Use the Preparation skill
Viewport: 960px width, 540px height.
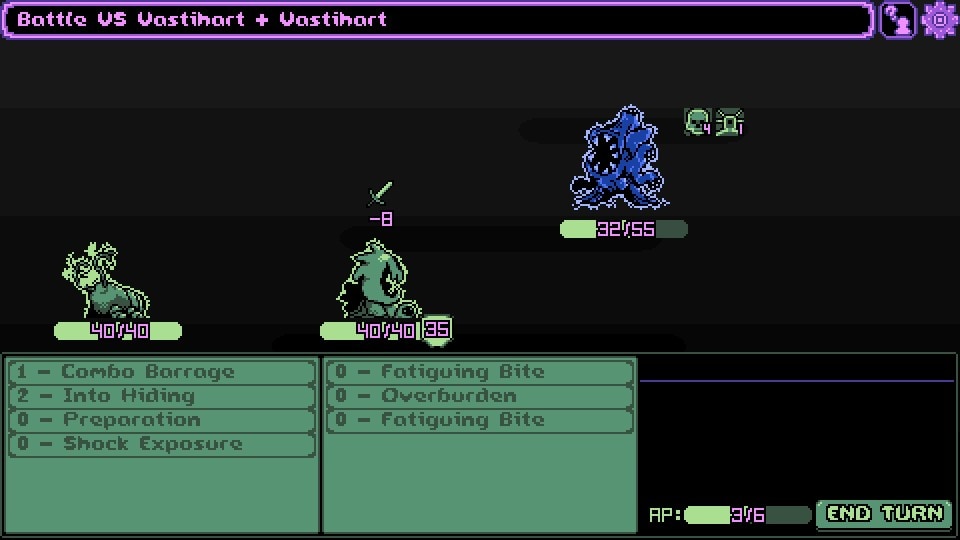tap(161, 420)
